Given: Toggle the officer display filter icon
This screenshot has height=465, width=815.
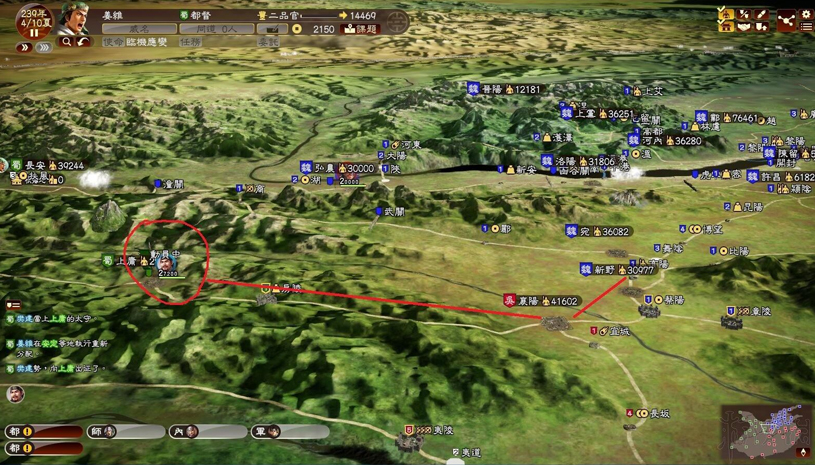Looking at the screenshot, I should [x=725, y=14].
